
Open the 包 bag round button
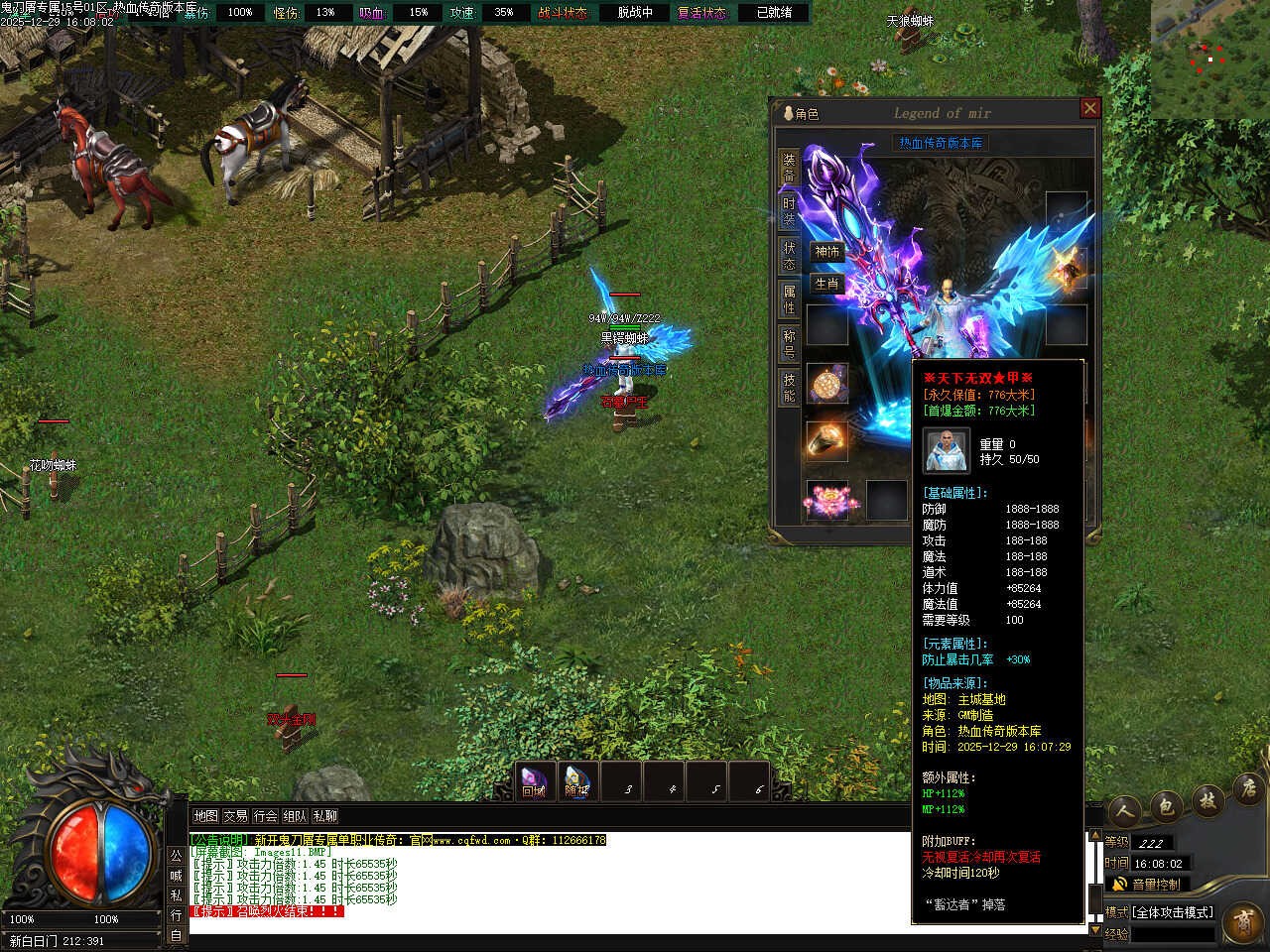pos(1166,806)
